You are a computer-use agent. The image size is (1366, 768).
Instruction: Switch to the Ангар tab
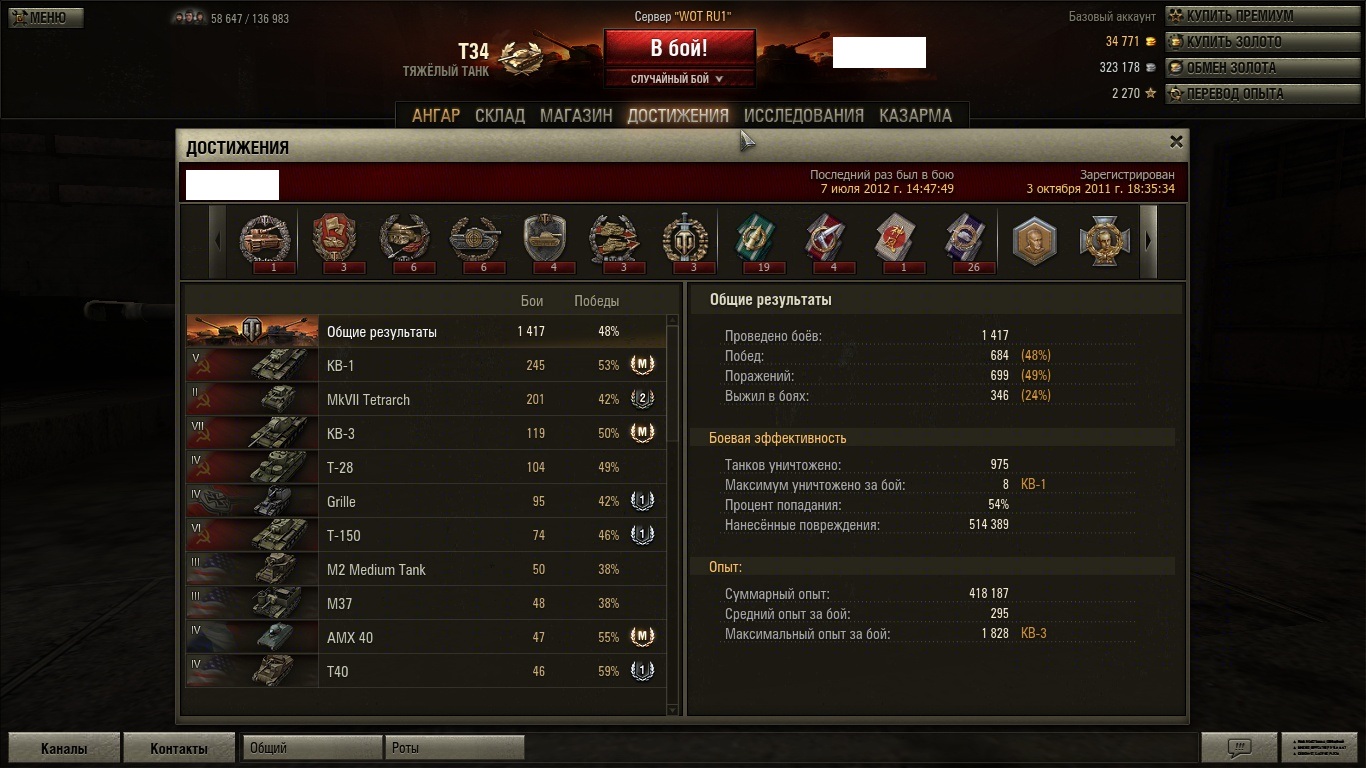pyautogui.click(x=436, y=116)
